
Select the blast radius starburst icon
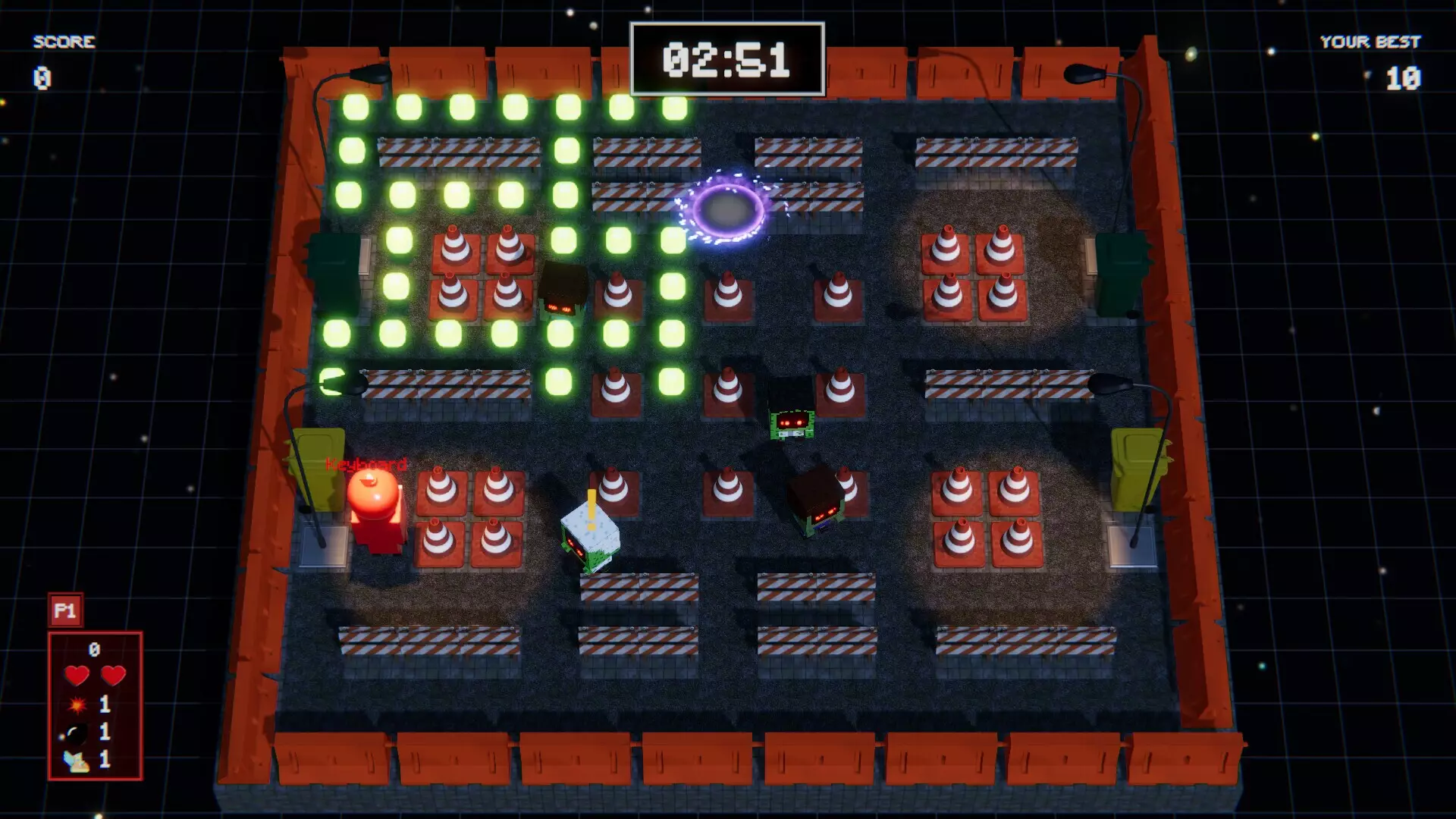[76, 704]
